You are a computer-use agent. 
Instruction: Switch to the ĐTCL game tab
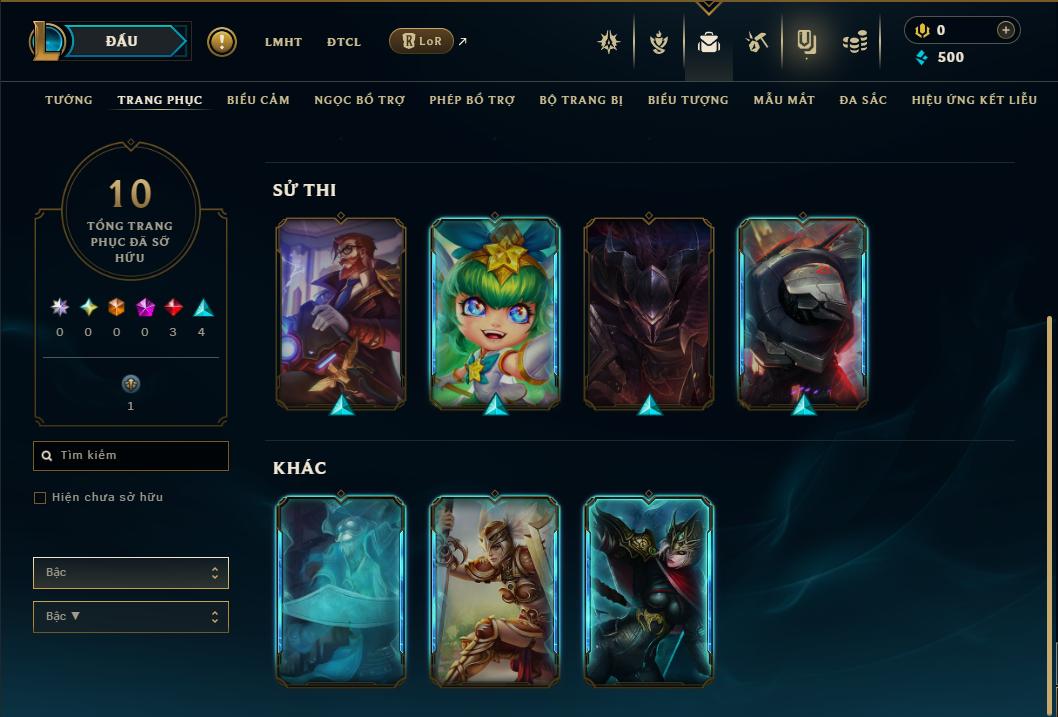click(x=344, y=42)
